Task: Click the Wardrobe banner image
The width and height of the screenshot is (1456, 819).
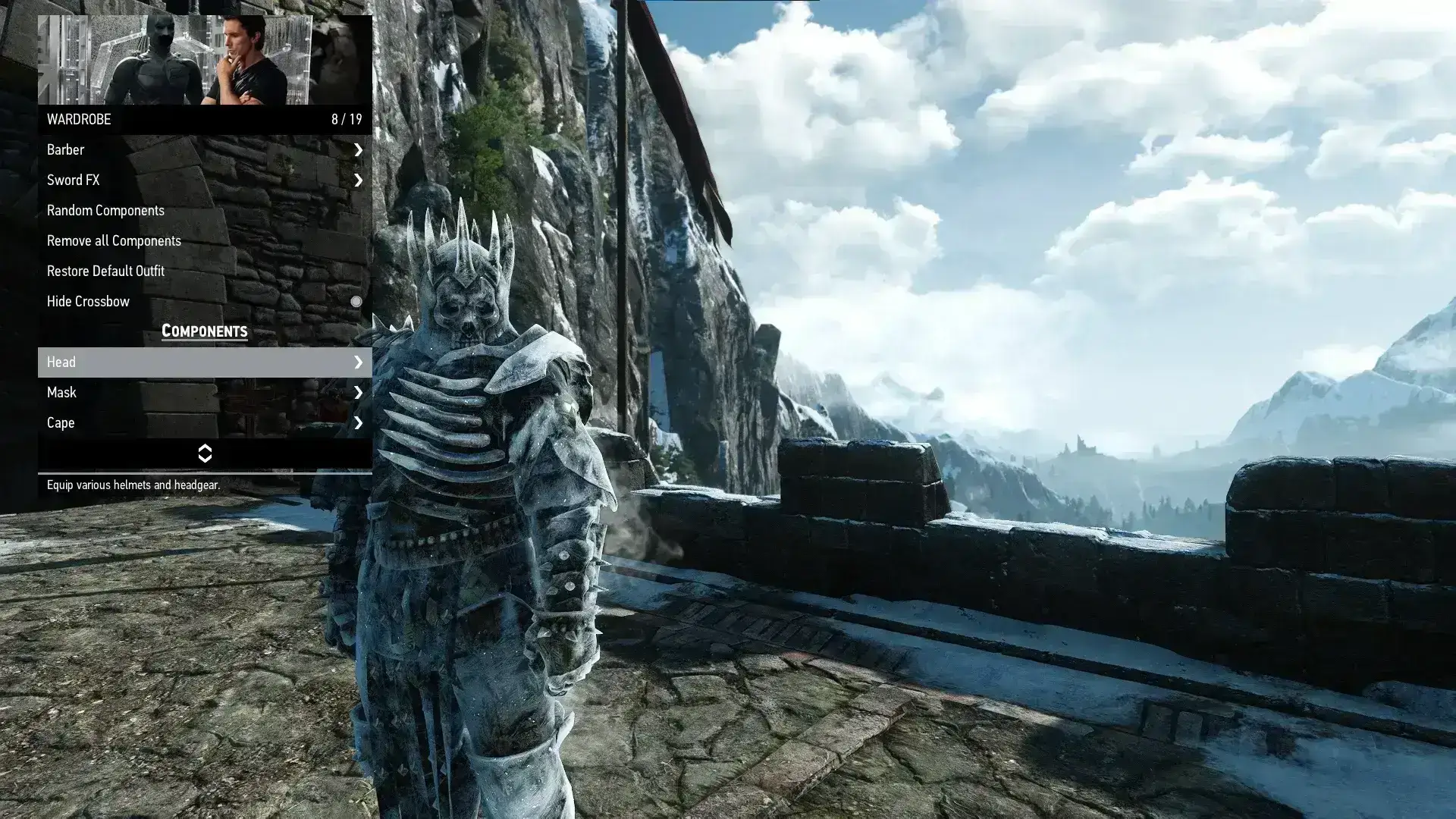Action: tap(204, 60)
